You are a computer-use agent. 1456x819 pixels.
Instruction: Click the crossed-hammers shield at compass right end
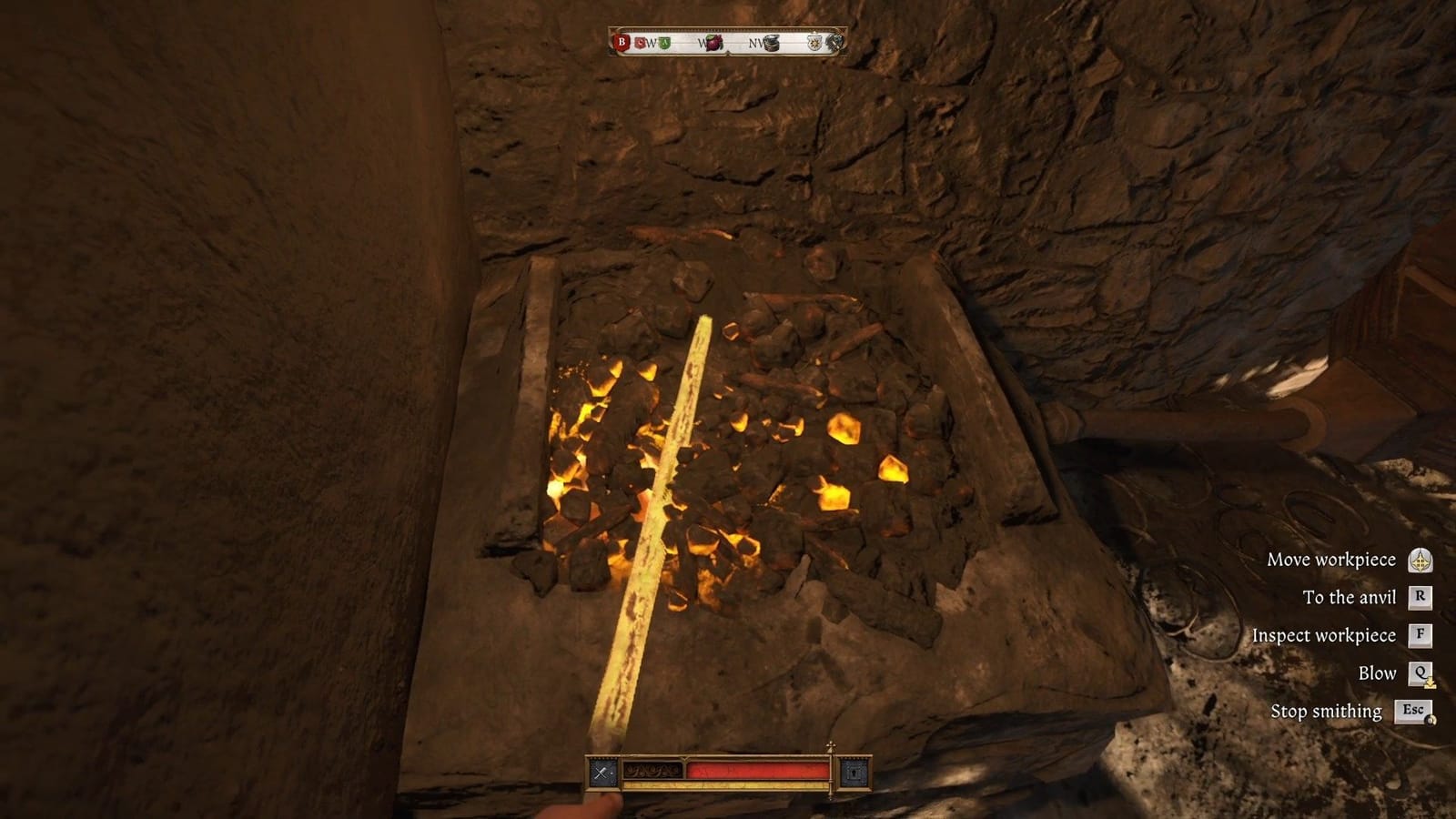[835, 42]
